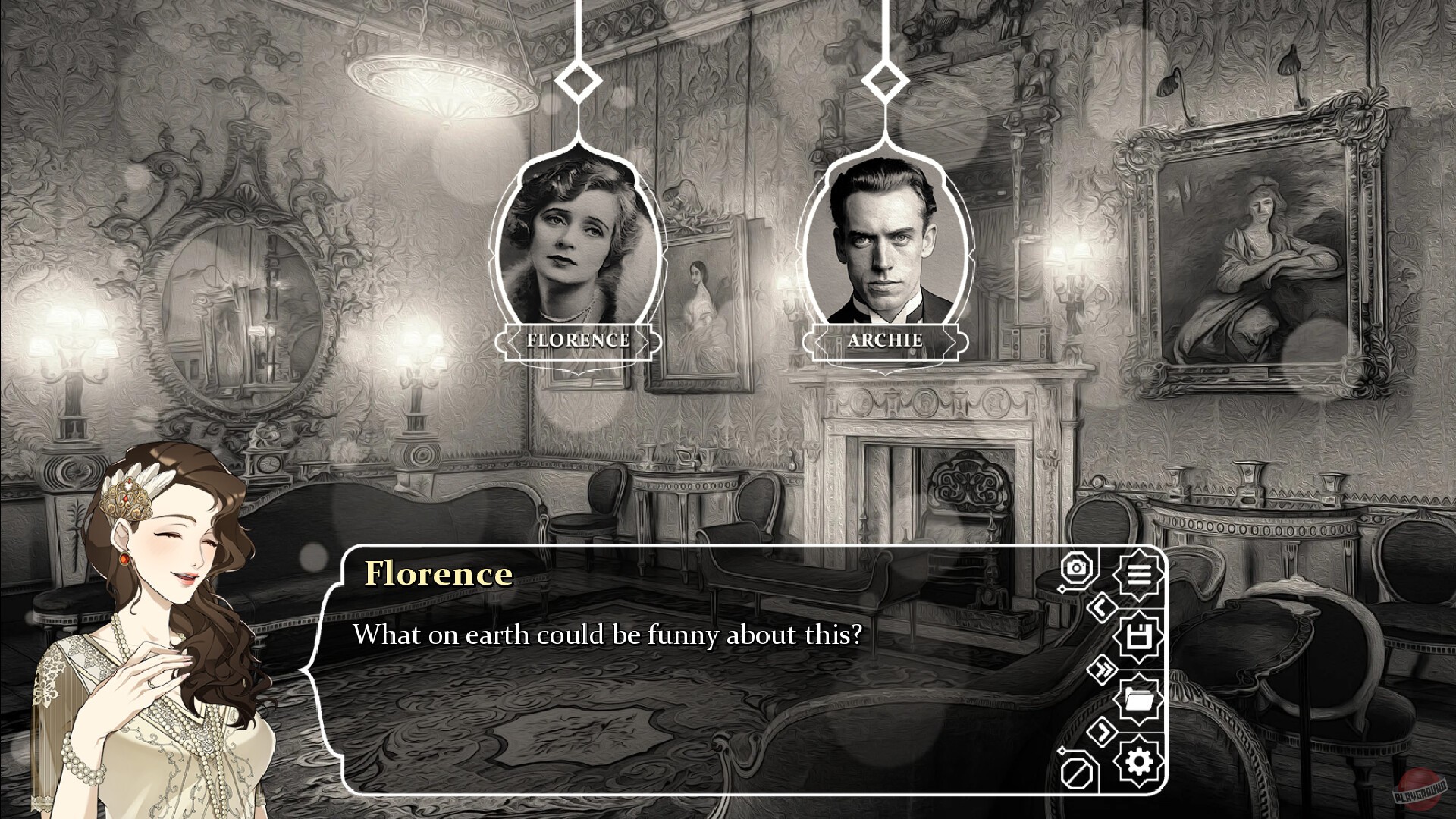Click the ARCHIE nameplate banner
Screen dimensions: 1456x819
click(x=884, y=340)
